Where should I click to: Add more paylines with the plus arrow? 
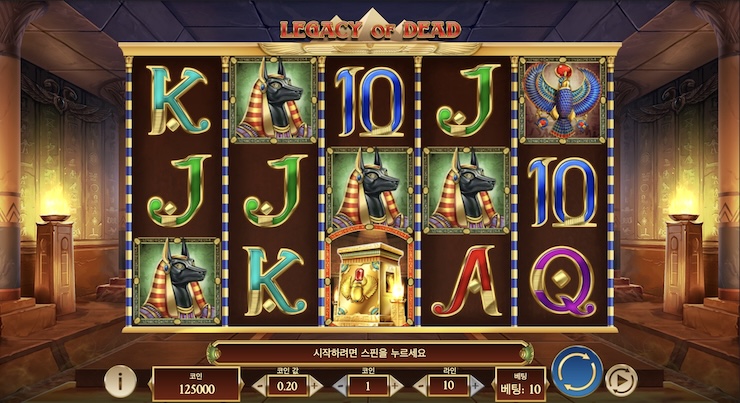[476, 386]
